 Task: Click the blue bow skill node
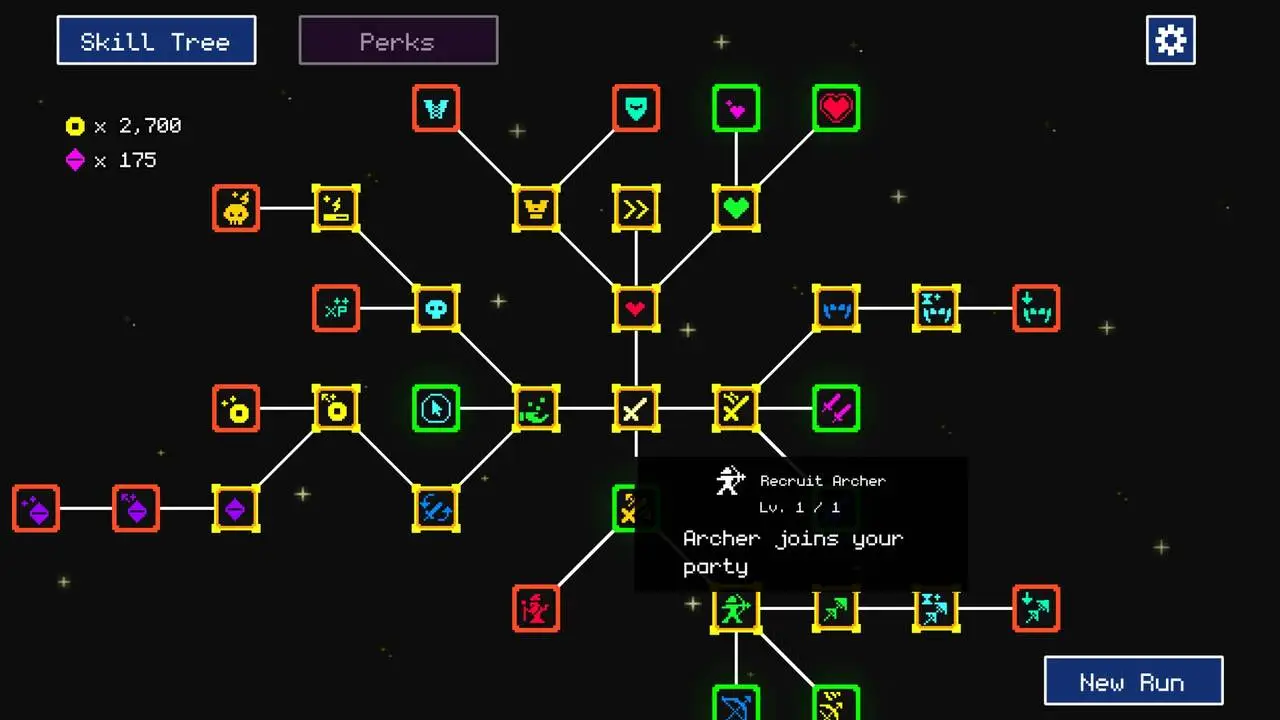736,703
